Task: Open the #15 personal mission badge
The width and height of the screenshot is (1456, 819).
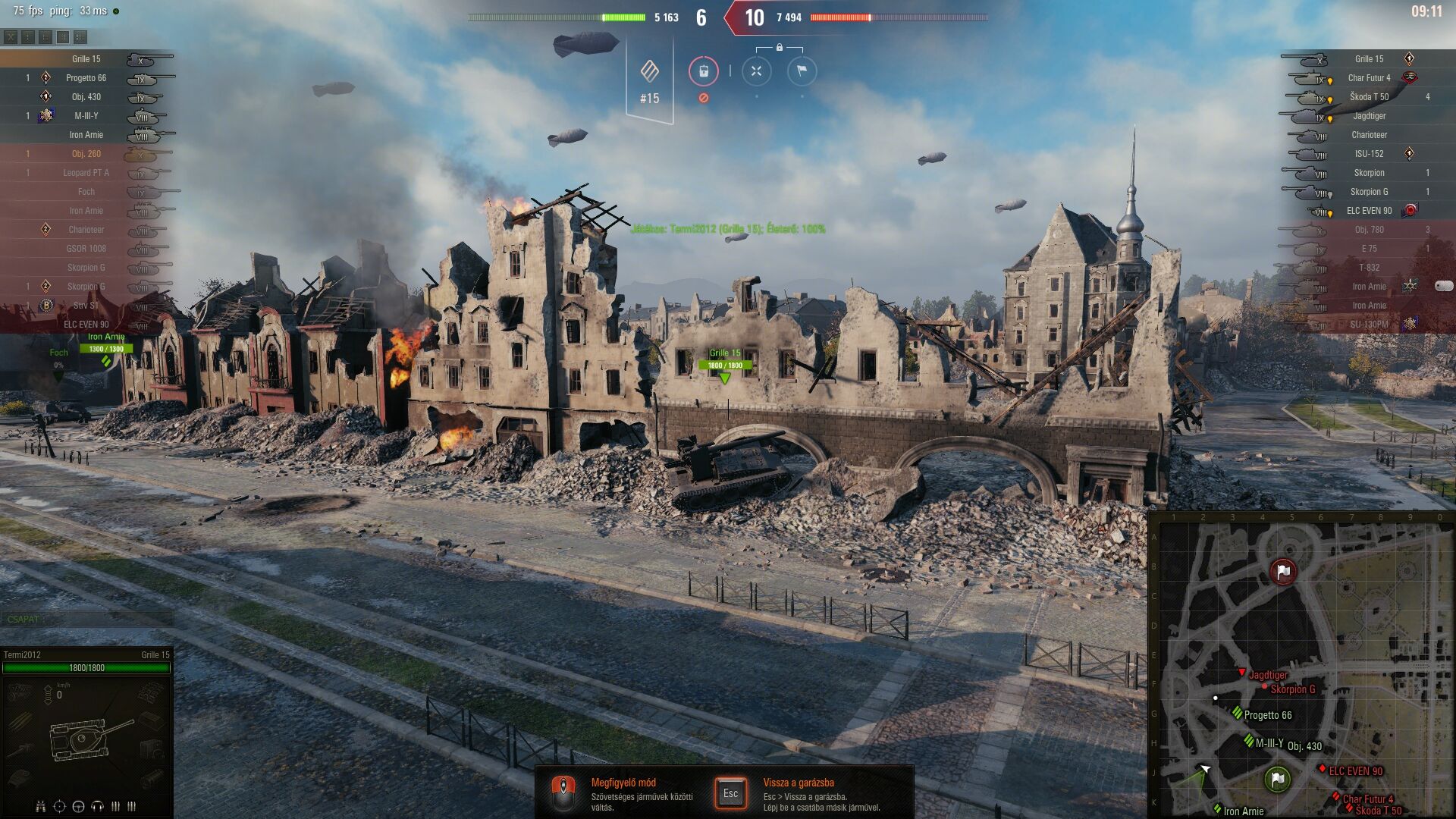Action: (650, 80)
